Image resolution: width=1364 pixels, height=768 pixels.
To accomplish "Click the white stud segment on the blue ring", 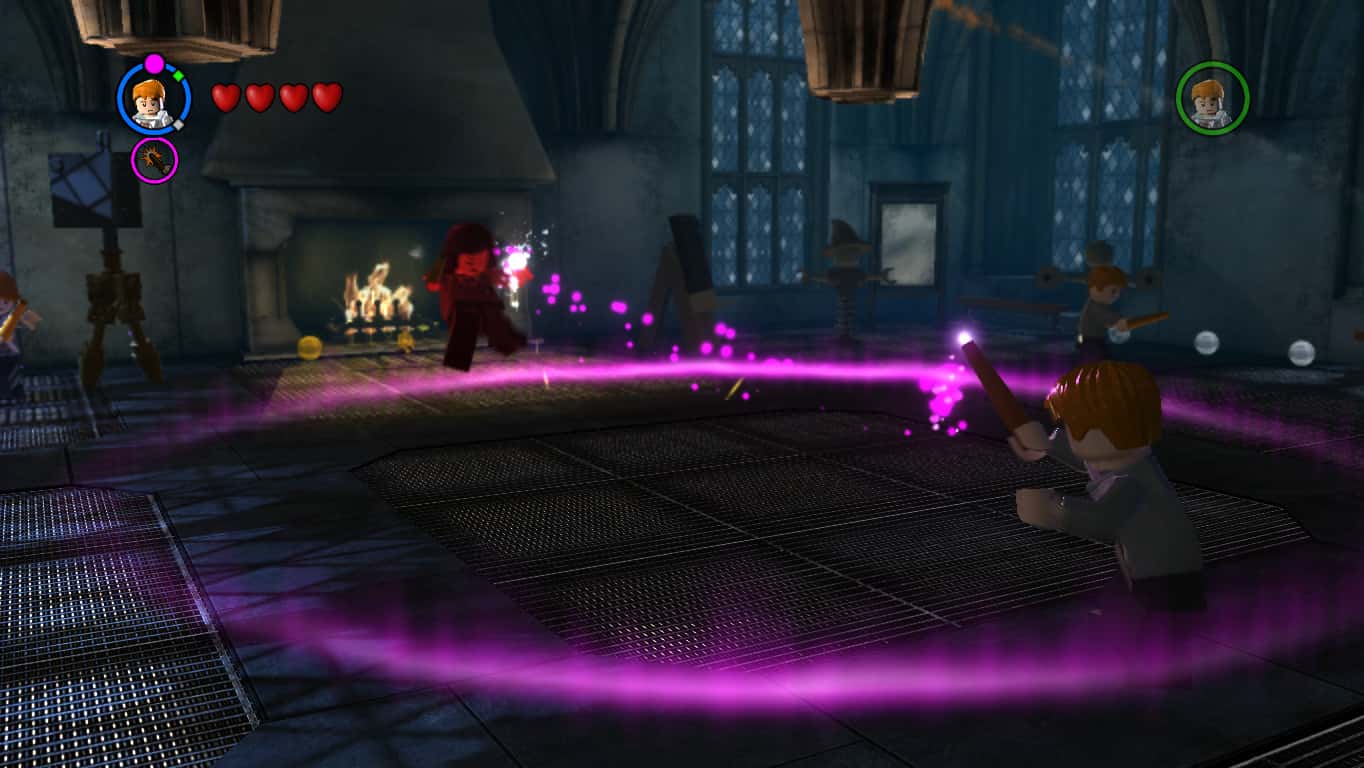I will click(x=178, y=123).
